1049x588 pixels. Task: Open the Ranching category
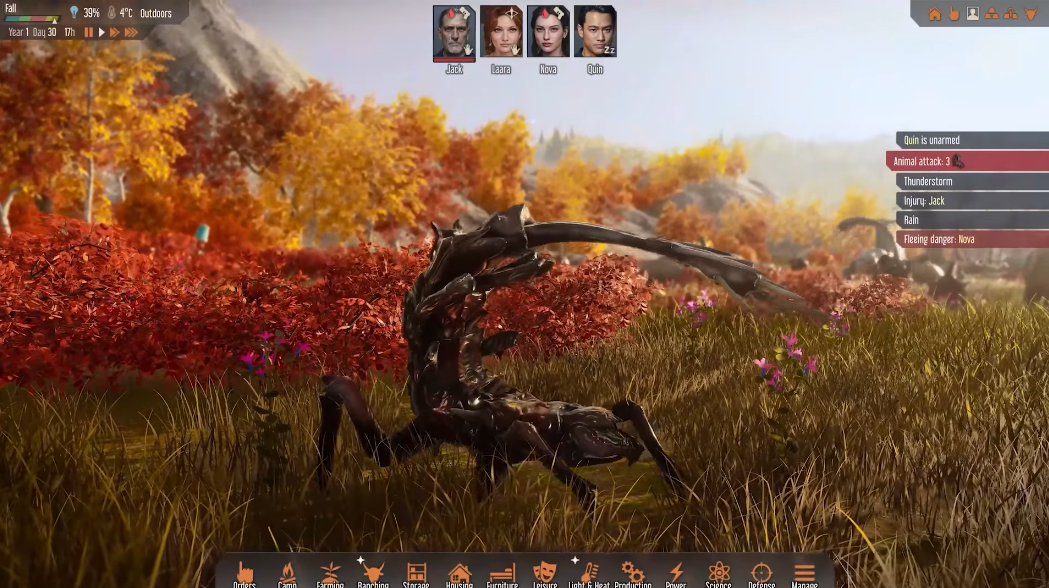[x=373, y=574]
